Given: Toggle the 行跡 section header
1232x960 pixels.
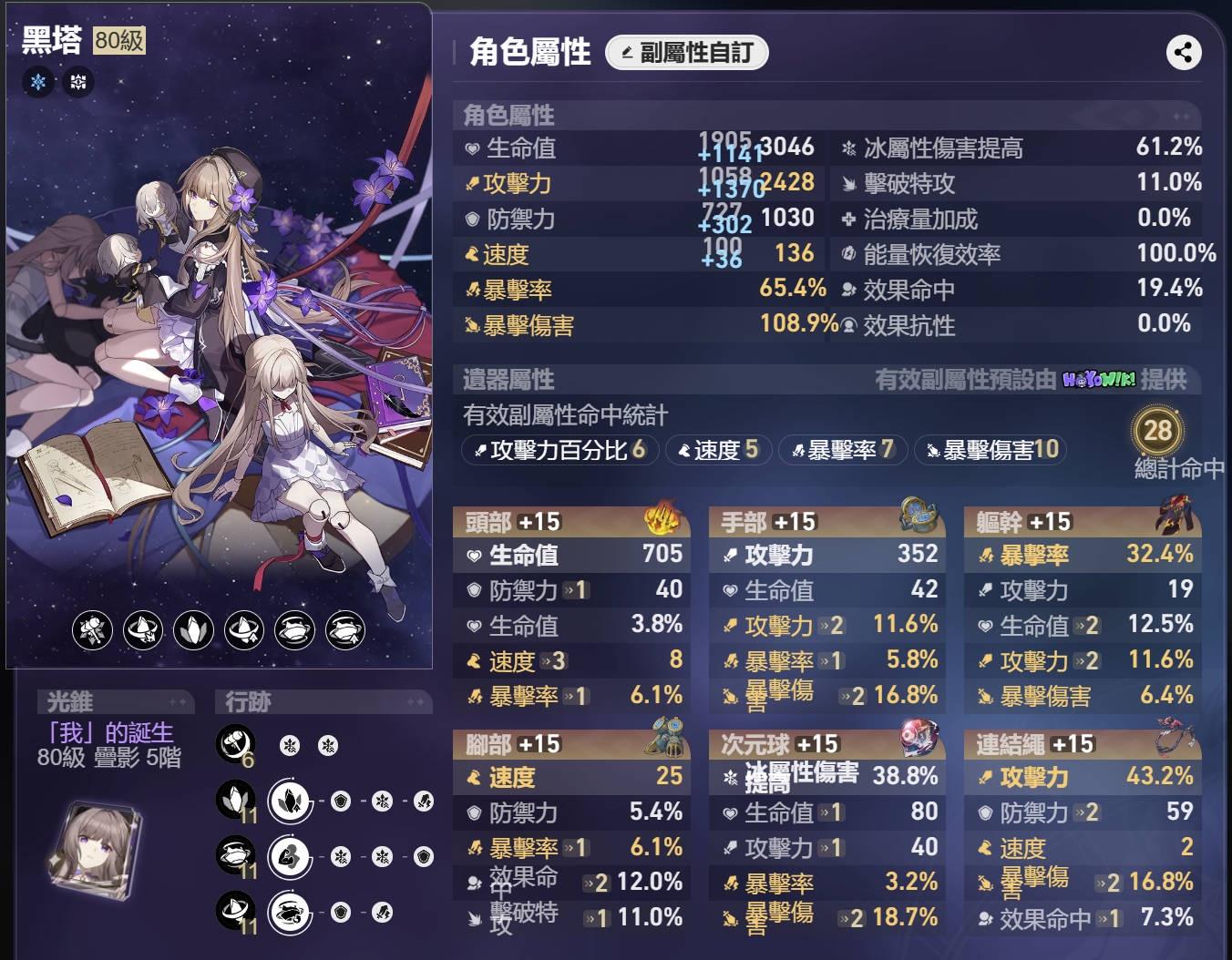Looking at the screenshot, I should pos(323,701).
